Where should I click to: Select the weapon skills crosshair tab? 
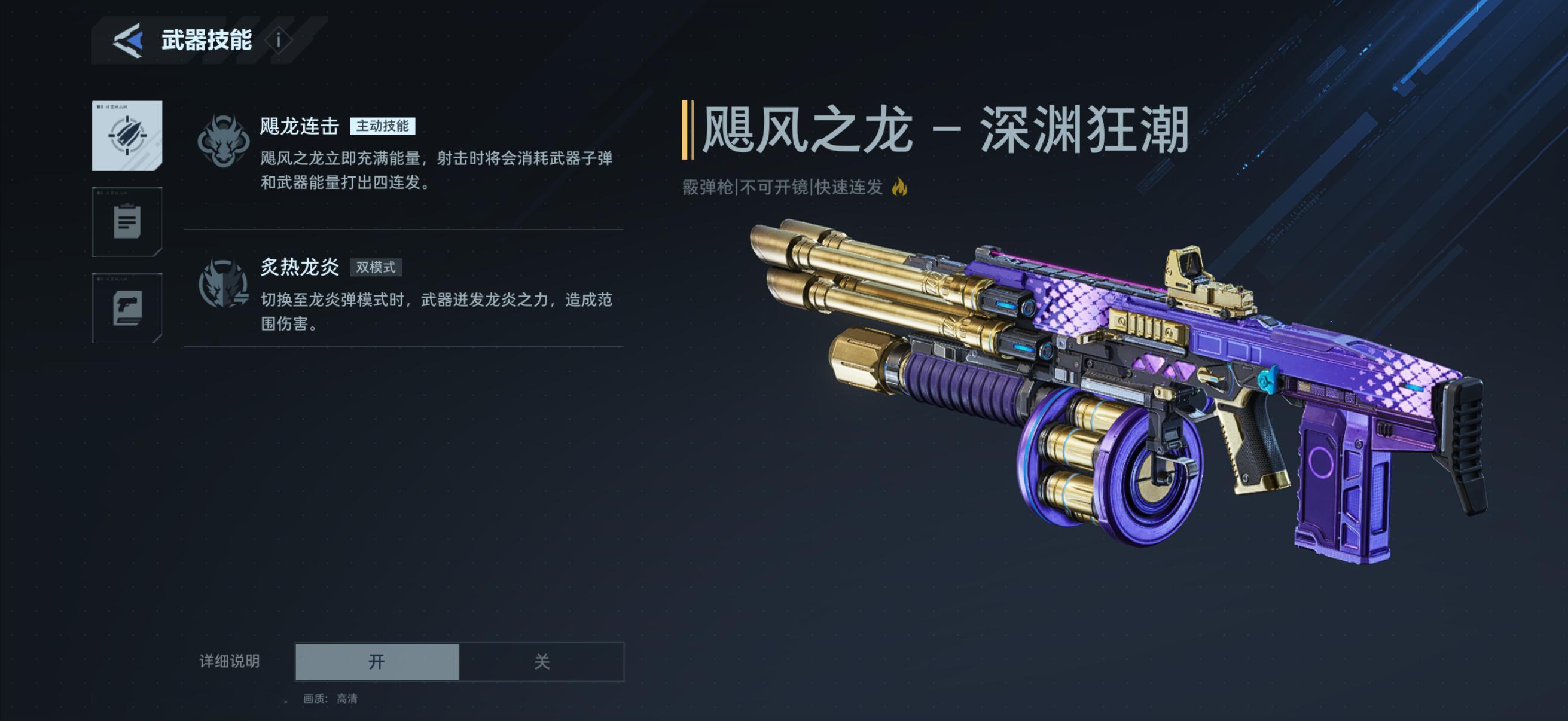(127, 136)
